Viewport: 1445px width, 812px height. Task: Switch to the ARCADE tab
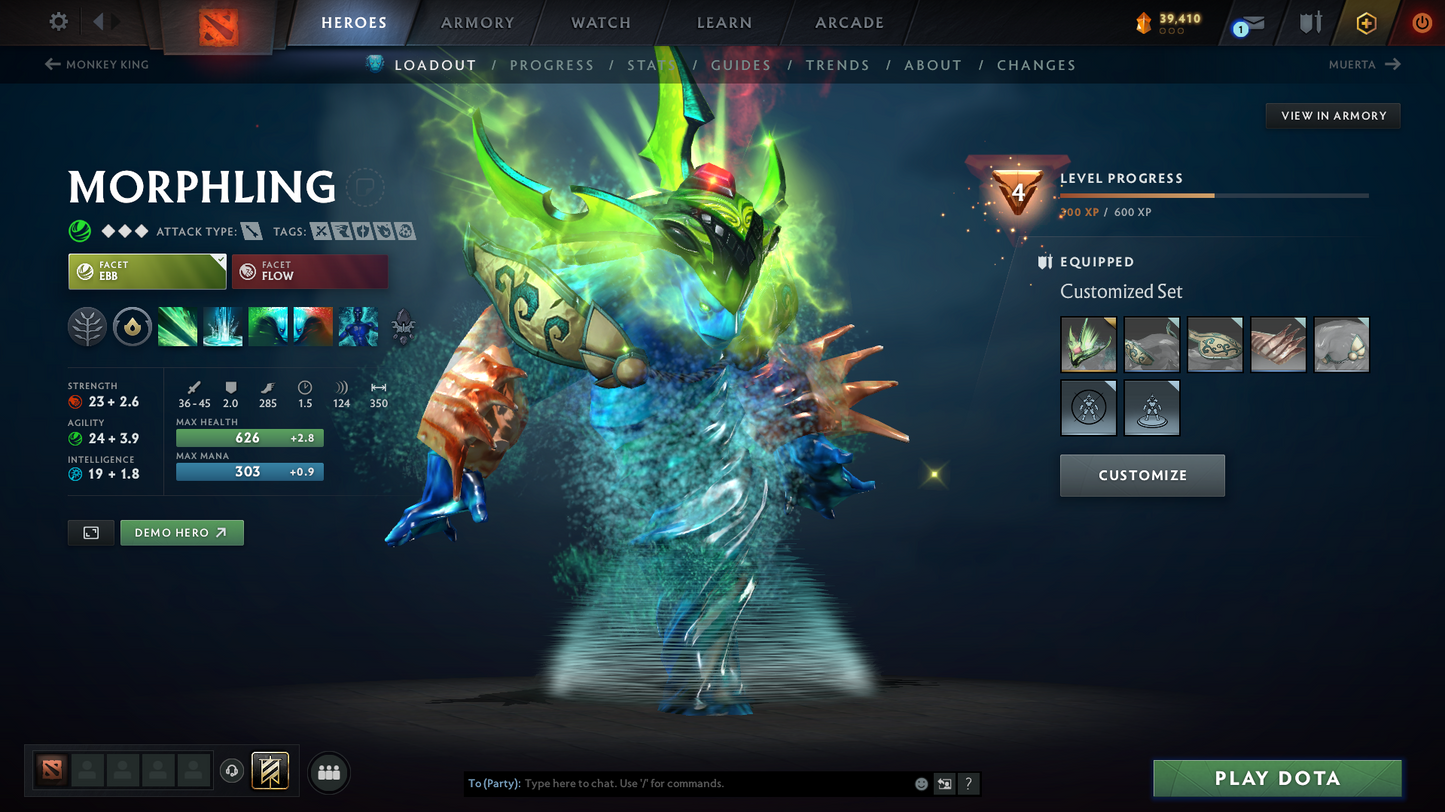(849, 22)
